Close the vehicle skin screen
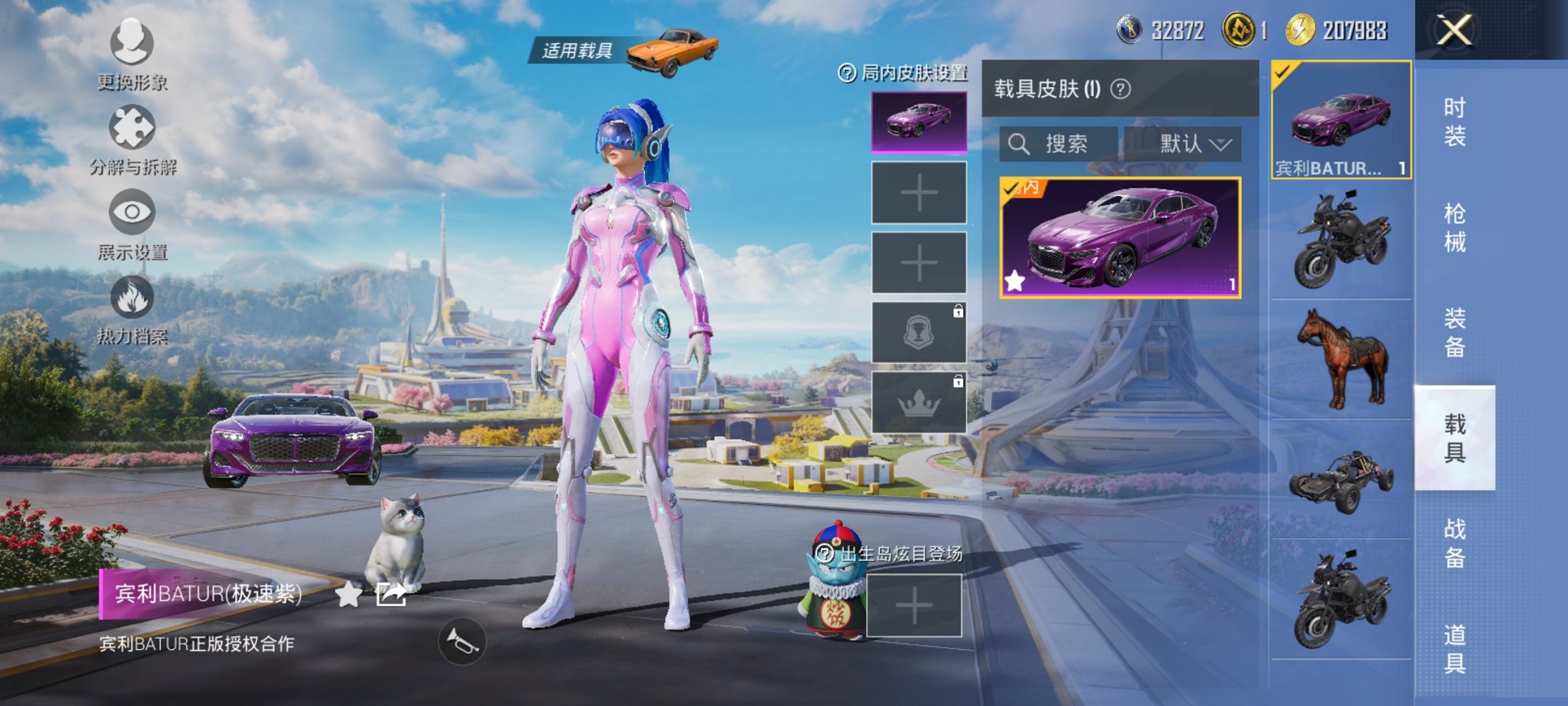Screen dimensions: 1568x706 [x=1454, y=31]
